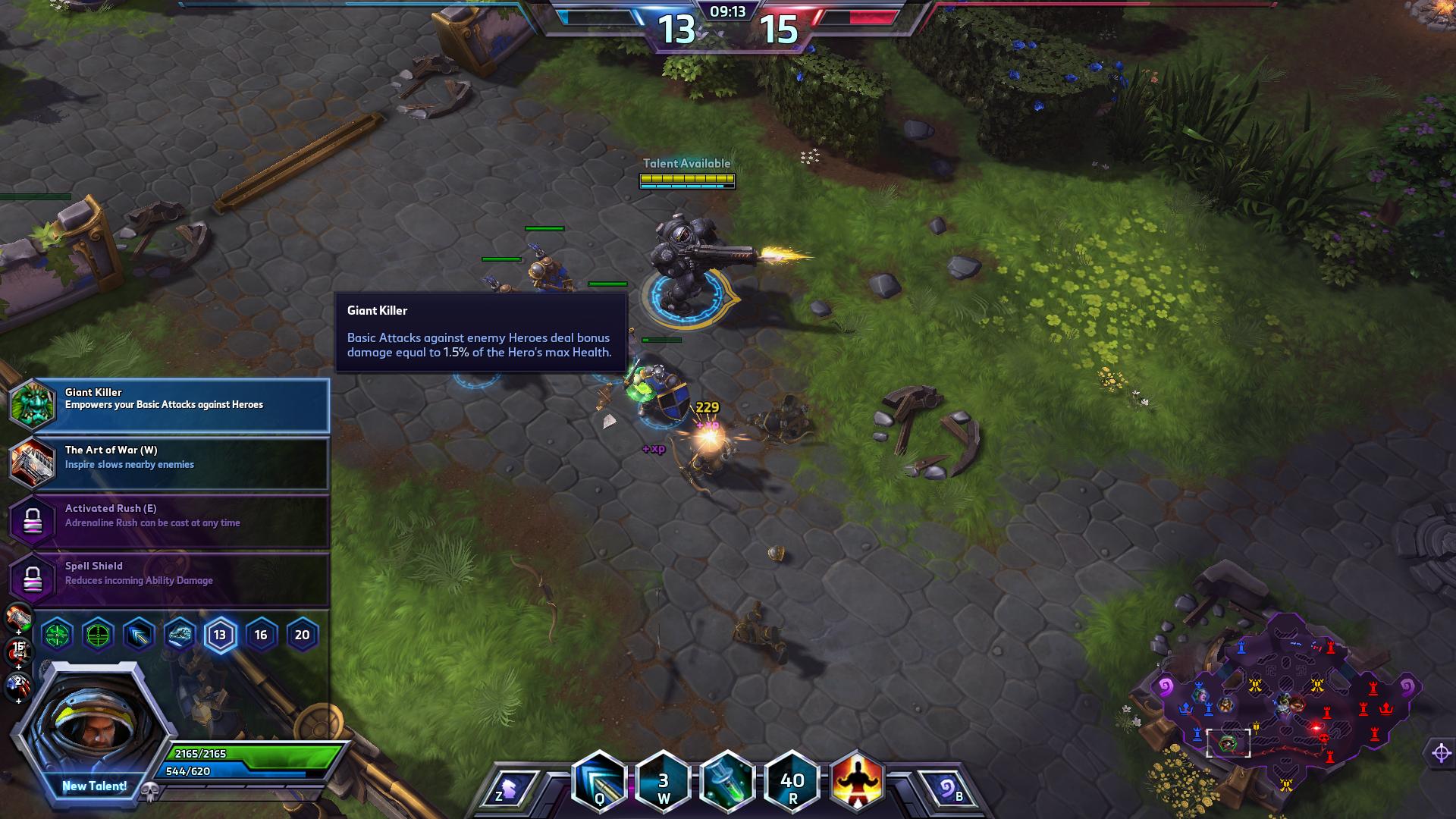Activate the glowing figure ability icon

(858, 783)
